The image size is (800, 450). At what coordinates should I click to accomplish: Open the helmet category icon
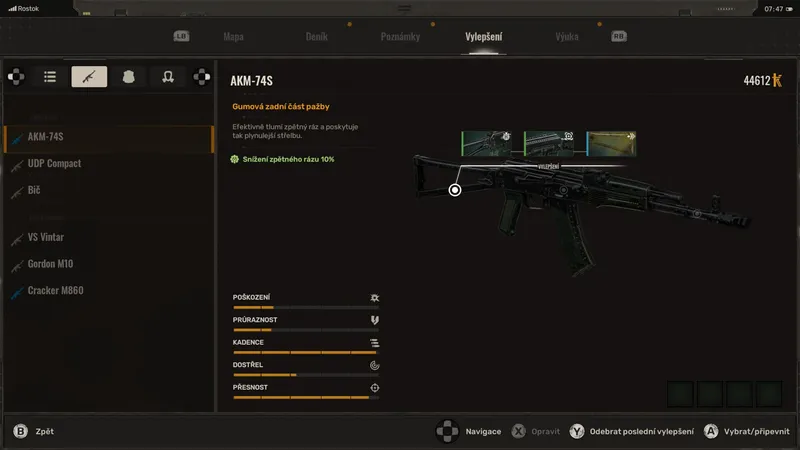tap(168, 76)
